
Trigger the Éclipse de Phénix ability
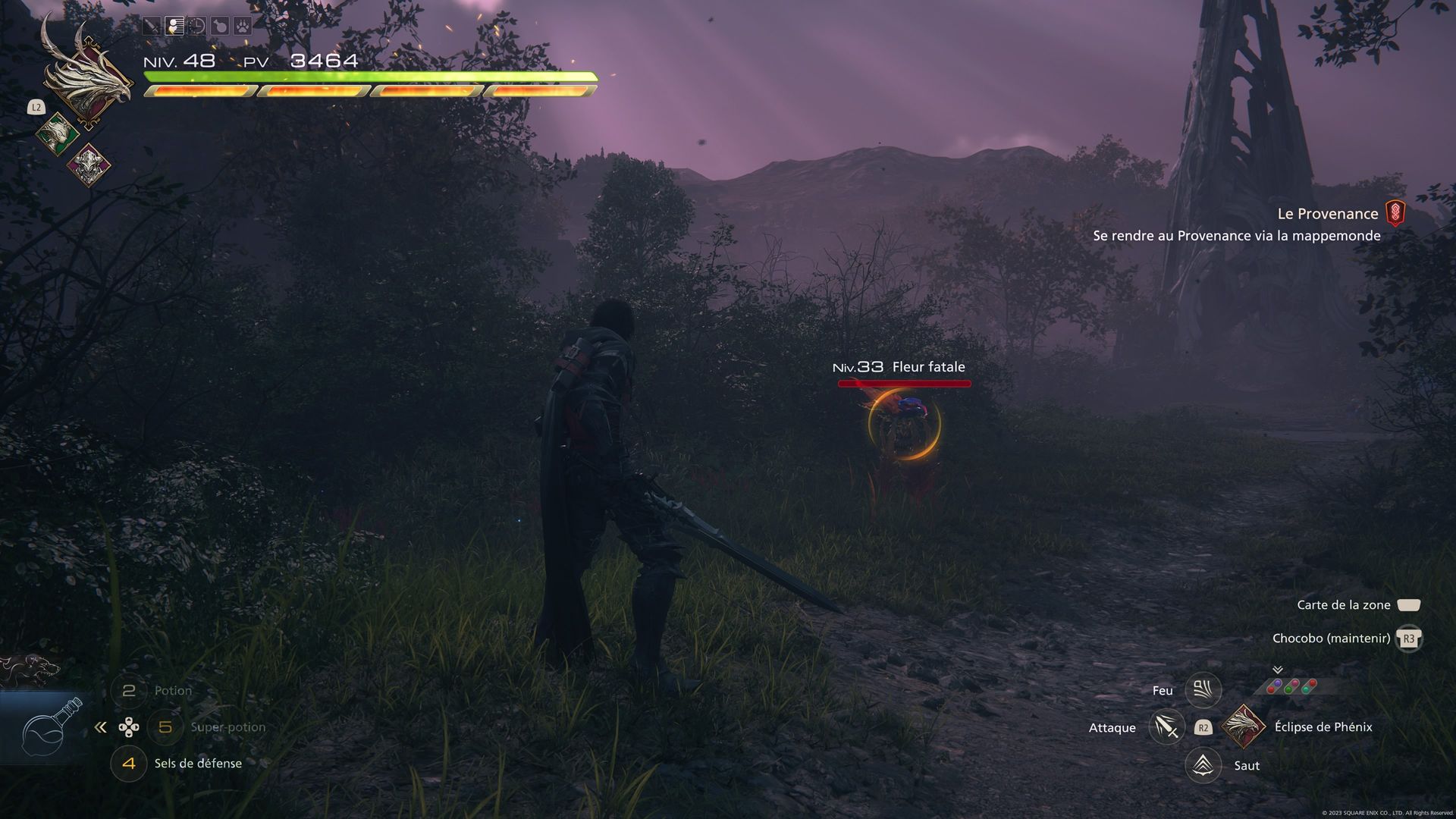click(x=1244, y=726)
